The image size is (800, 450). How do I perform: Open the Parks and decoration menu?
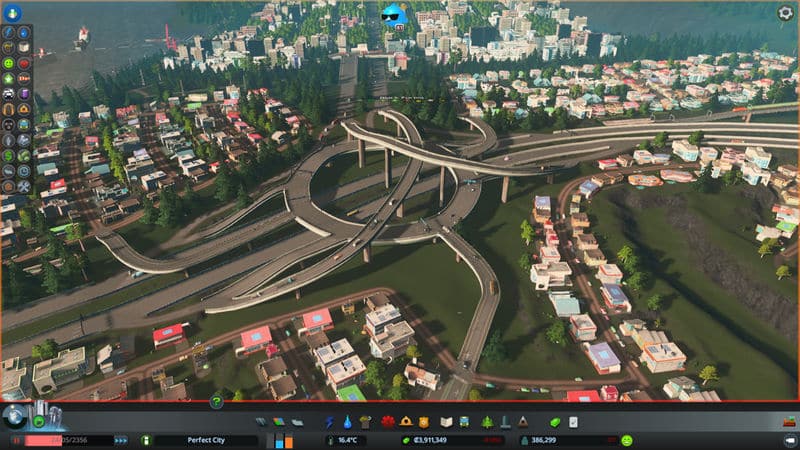coord(487,422)
